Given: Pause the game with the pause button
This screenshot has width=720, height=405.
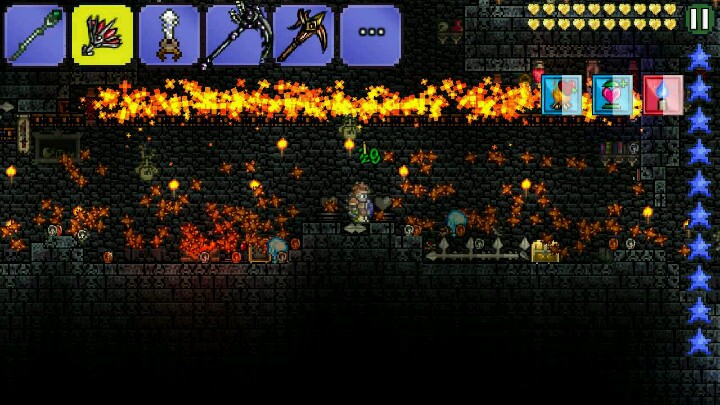Looking at the screenshot, I should (700, 18).
